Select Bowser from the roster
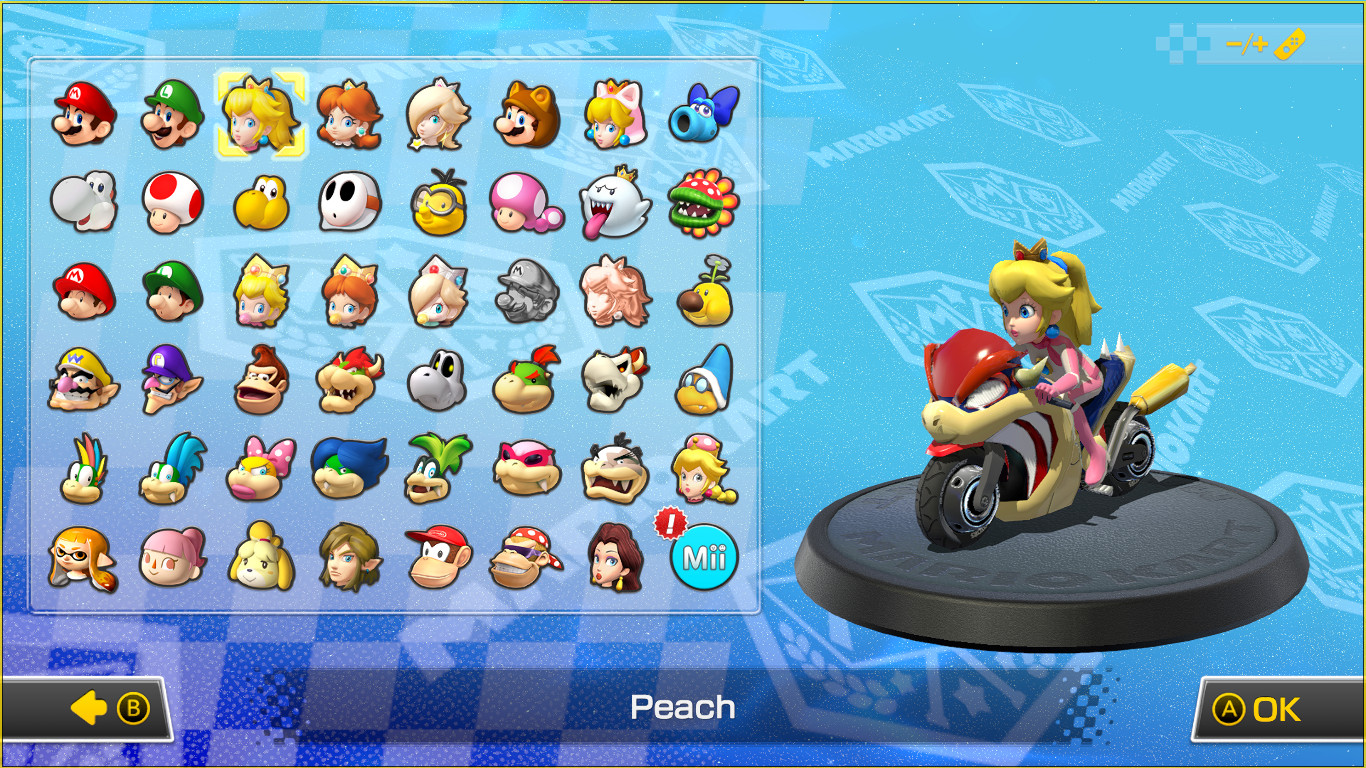 (x=348, y=378)
